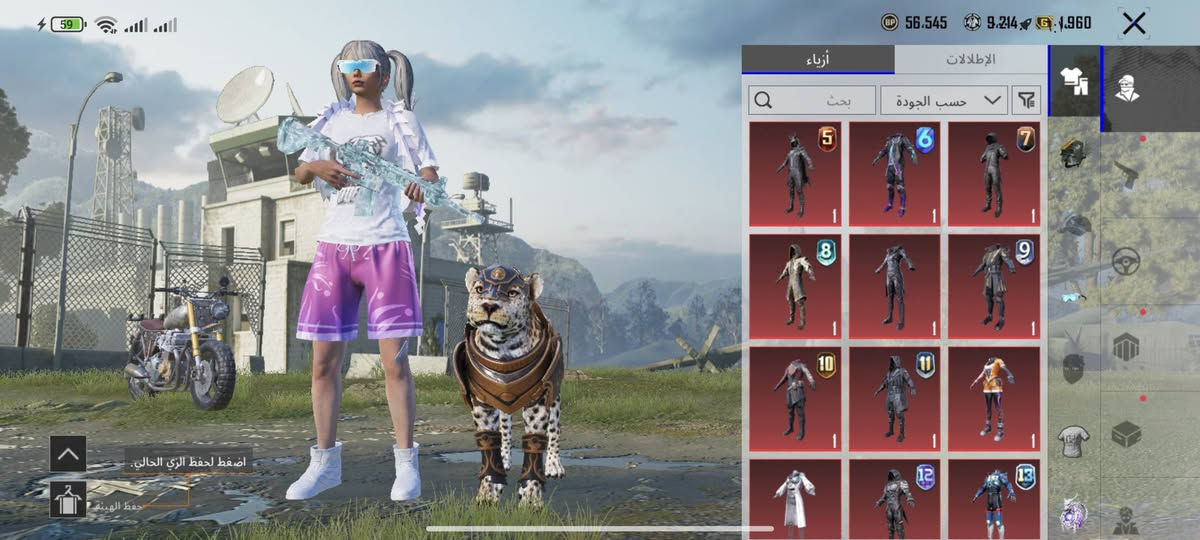
Task: Open the pistol weapon skins category
Action: coord(1127,171)
